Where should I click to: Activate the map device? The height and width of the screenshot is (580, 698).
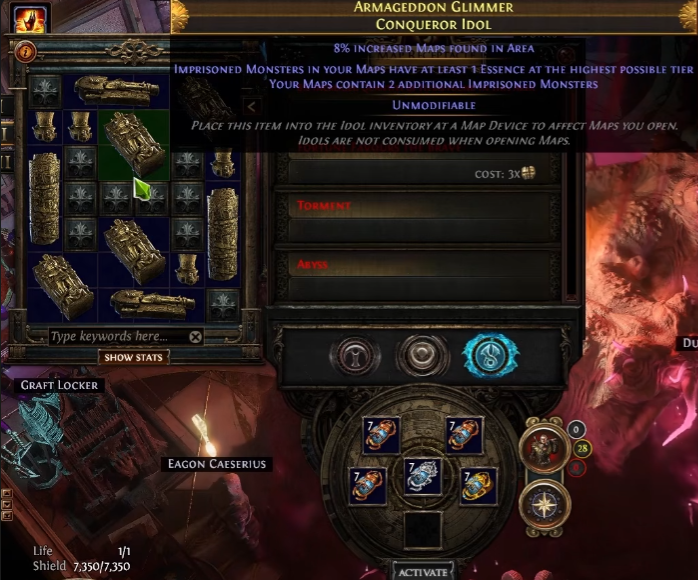click(422, 572)
